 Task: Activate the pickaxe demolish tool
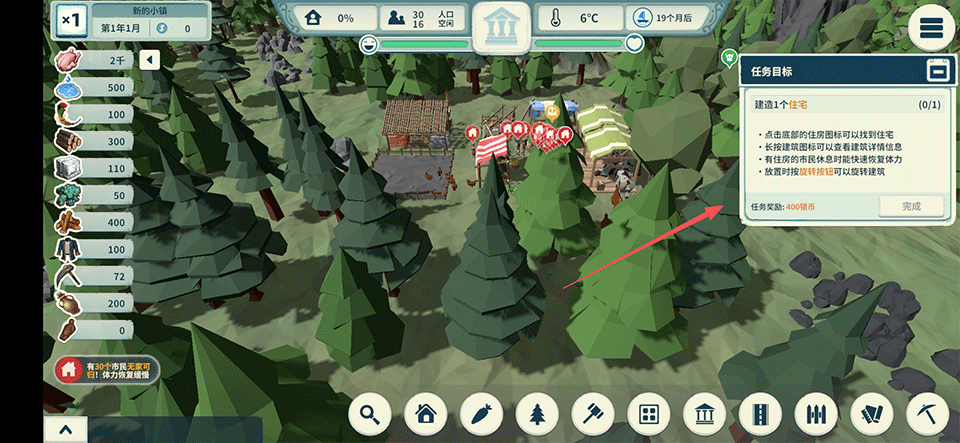point(927,414)
